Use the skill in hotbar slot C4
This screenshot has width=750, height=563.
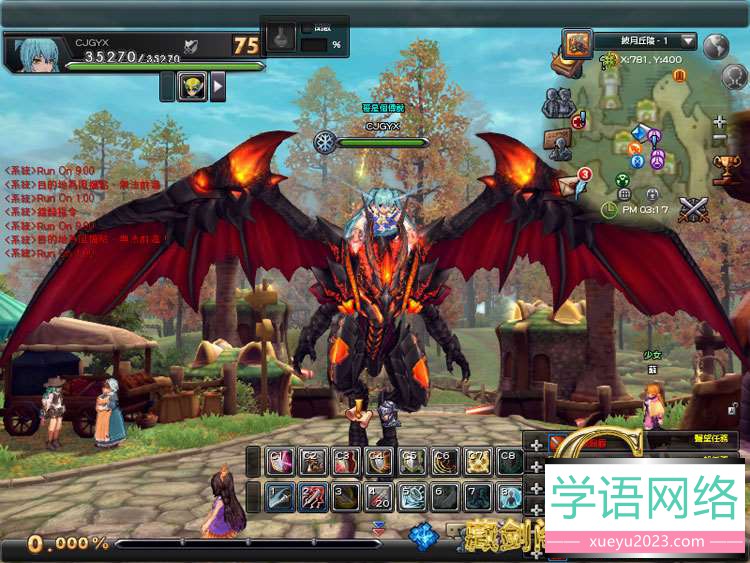coord(379,461)
